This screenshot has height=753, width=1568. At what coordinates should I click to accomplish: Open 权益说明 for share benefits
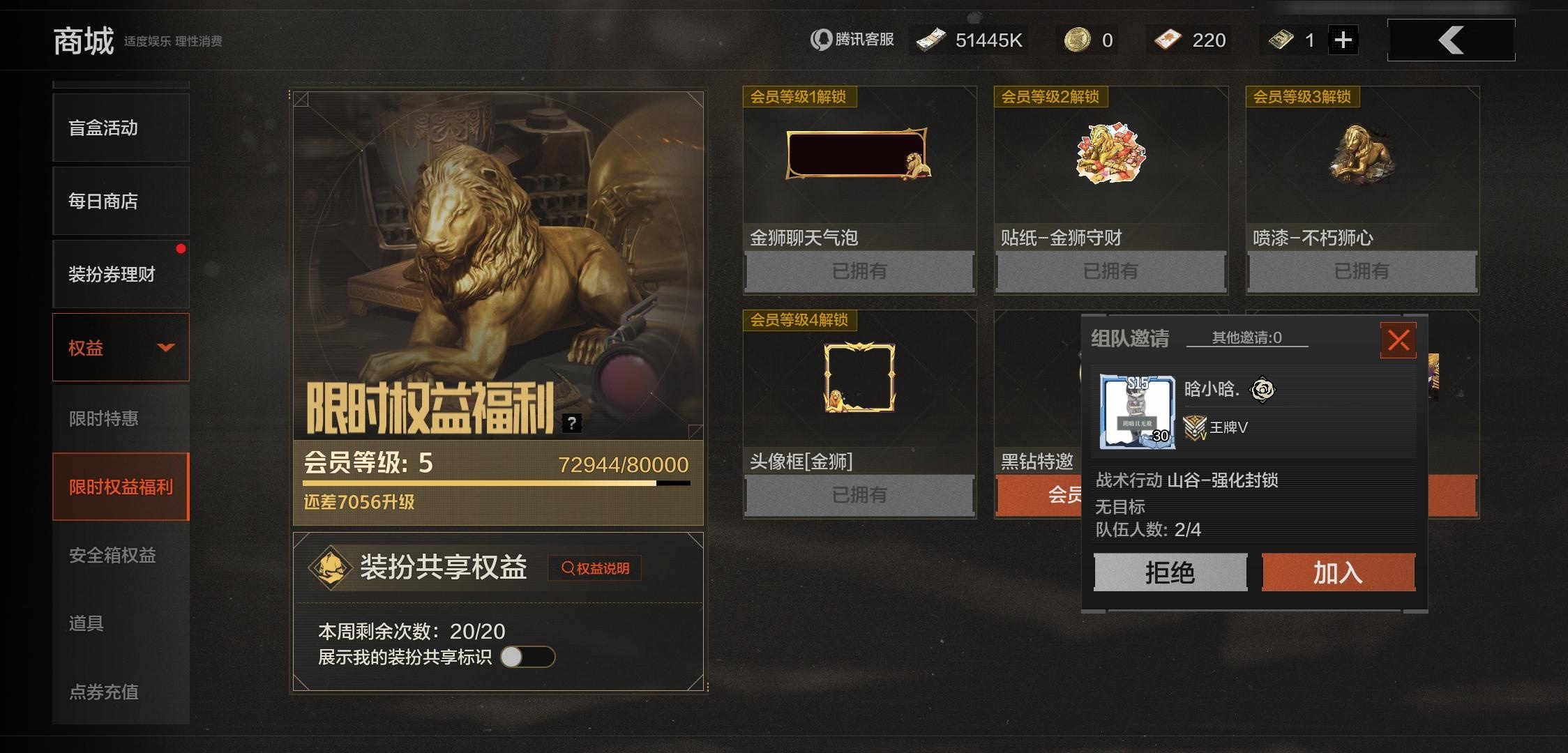click(x=595, y=568)
